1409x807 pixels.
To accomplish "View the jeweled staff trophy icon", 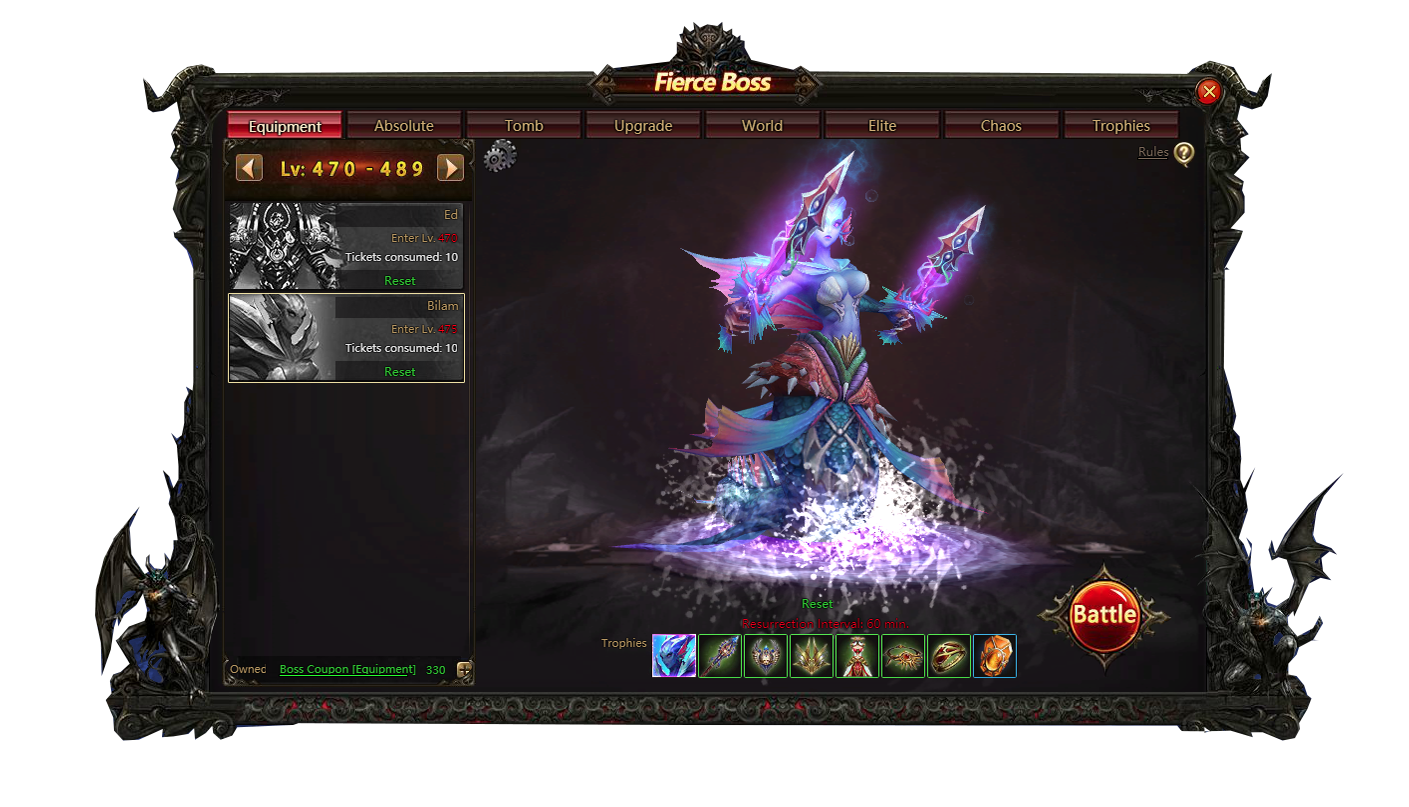I will [720, 656].
